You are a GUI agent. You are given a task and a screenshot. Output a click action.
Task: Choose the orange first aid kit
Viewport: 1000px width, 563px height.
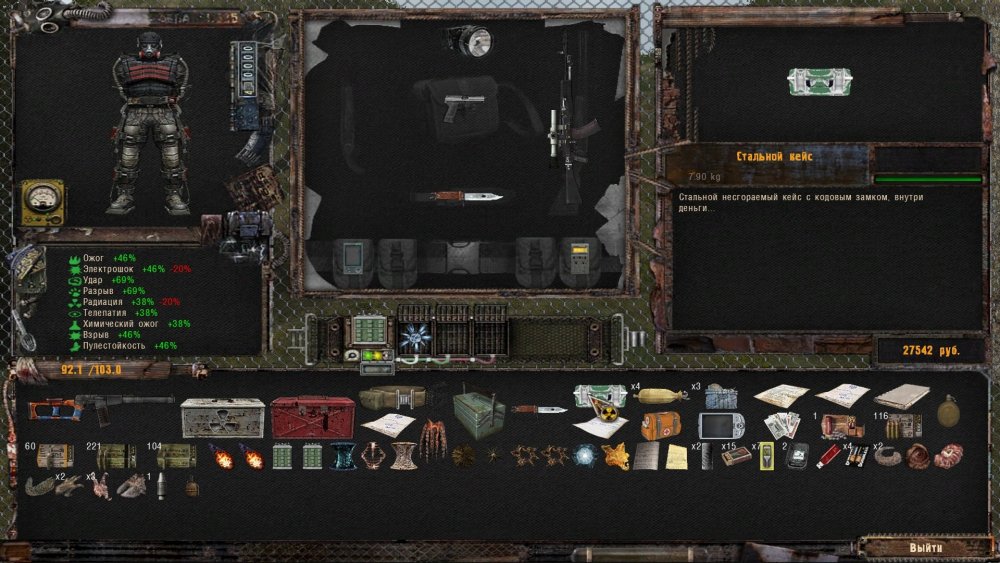[661, 424]
